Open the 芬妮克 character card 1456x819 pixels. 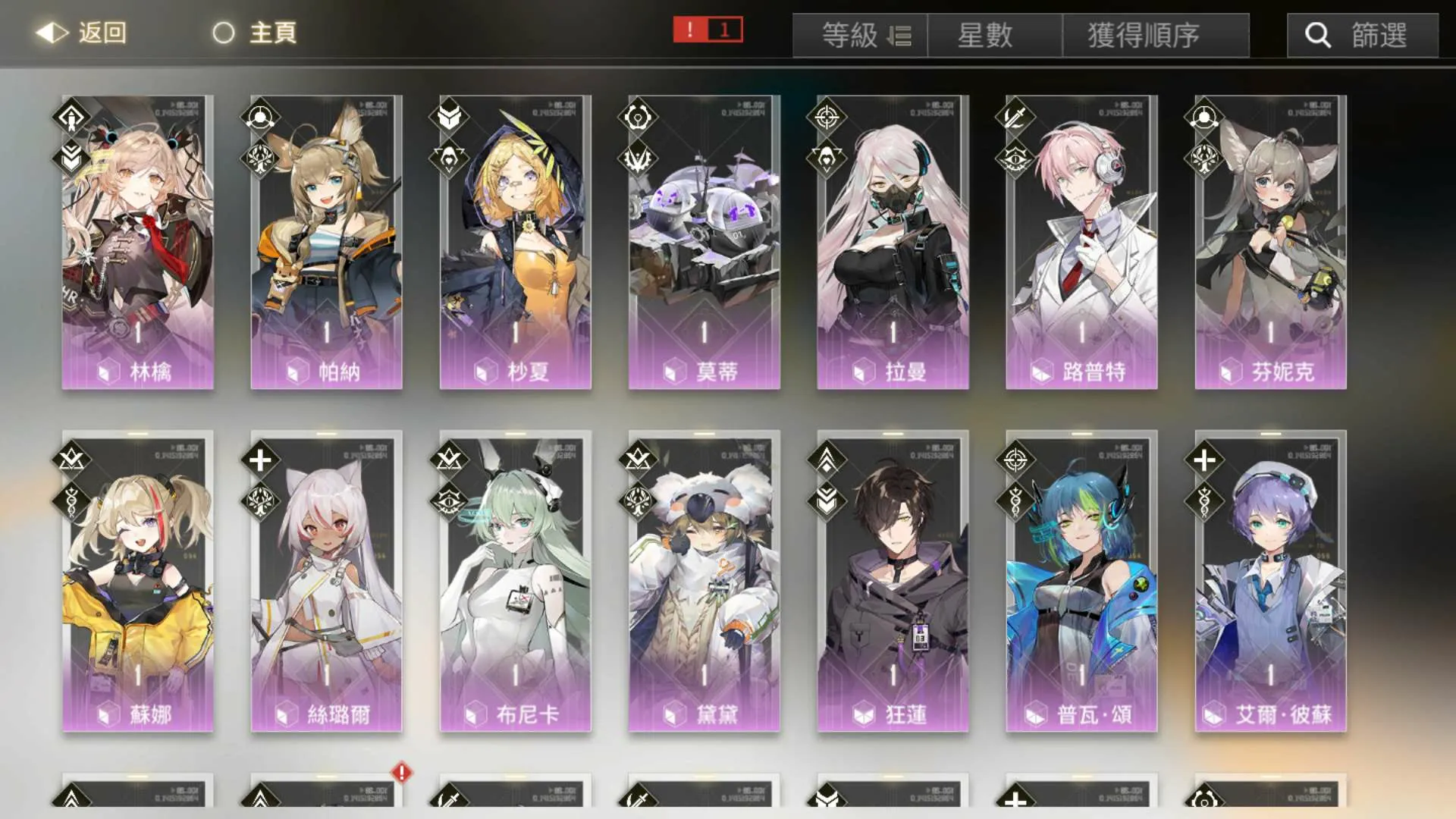tap(1270, 243)
